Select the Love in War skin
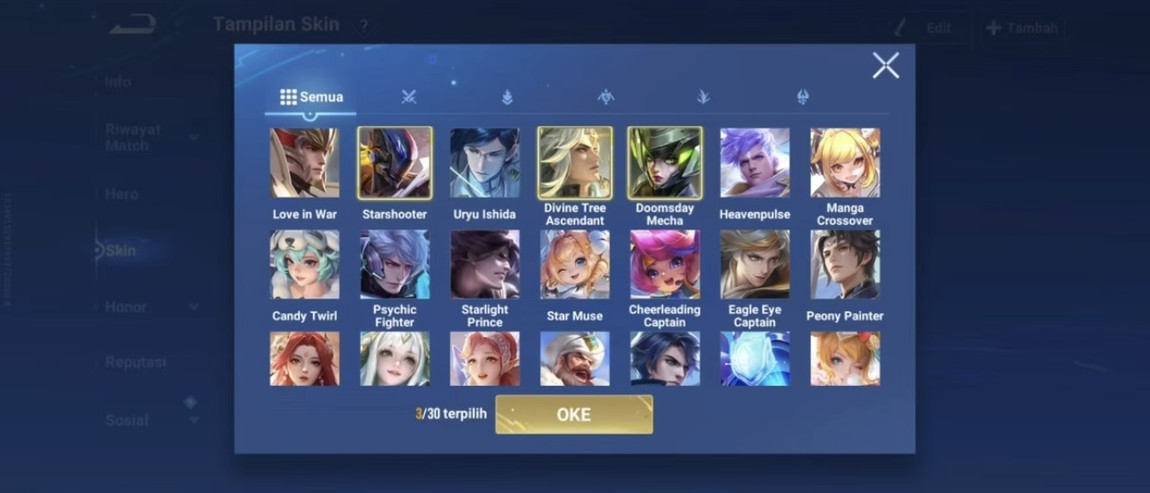This screenshot has width=1150, height=493. [305, 163]
